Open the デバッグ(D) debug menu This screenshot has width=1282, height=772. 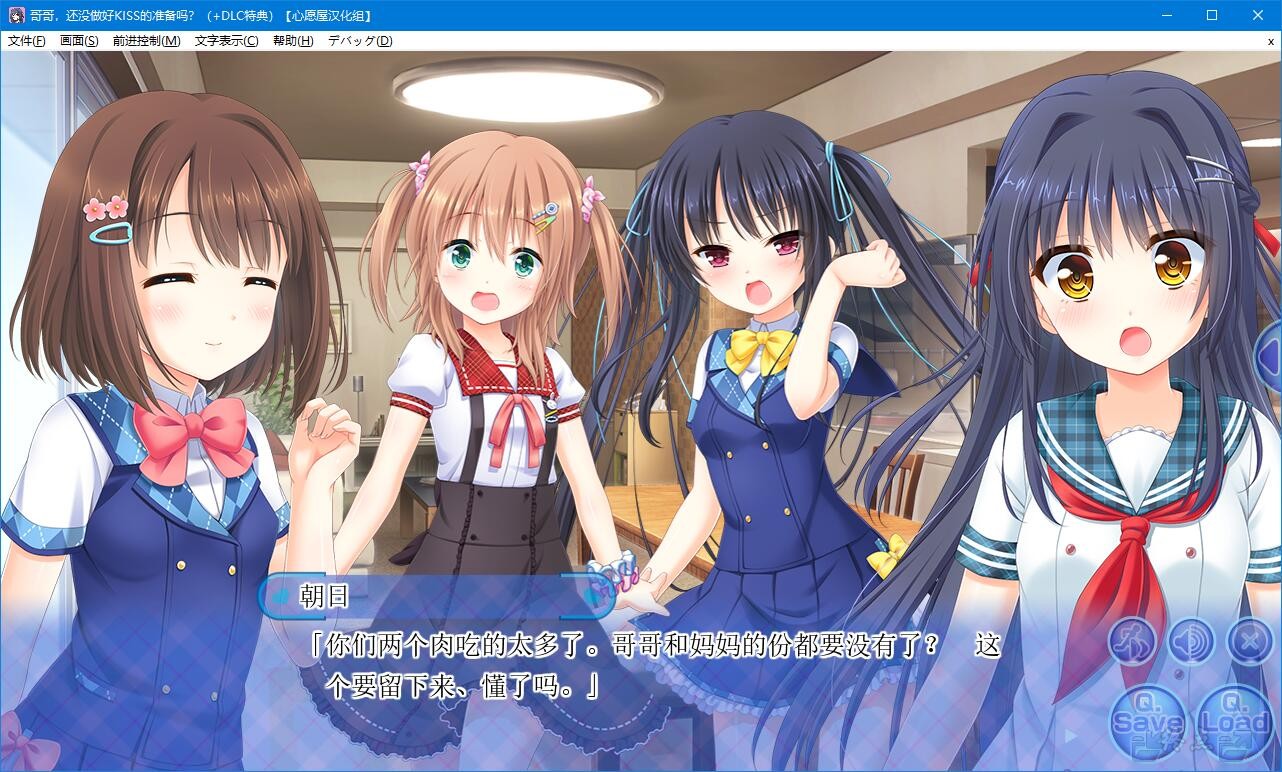click(x=359, y=40)
